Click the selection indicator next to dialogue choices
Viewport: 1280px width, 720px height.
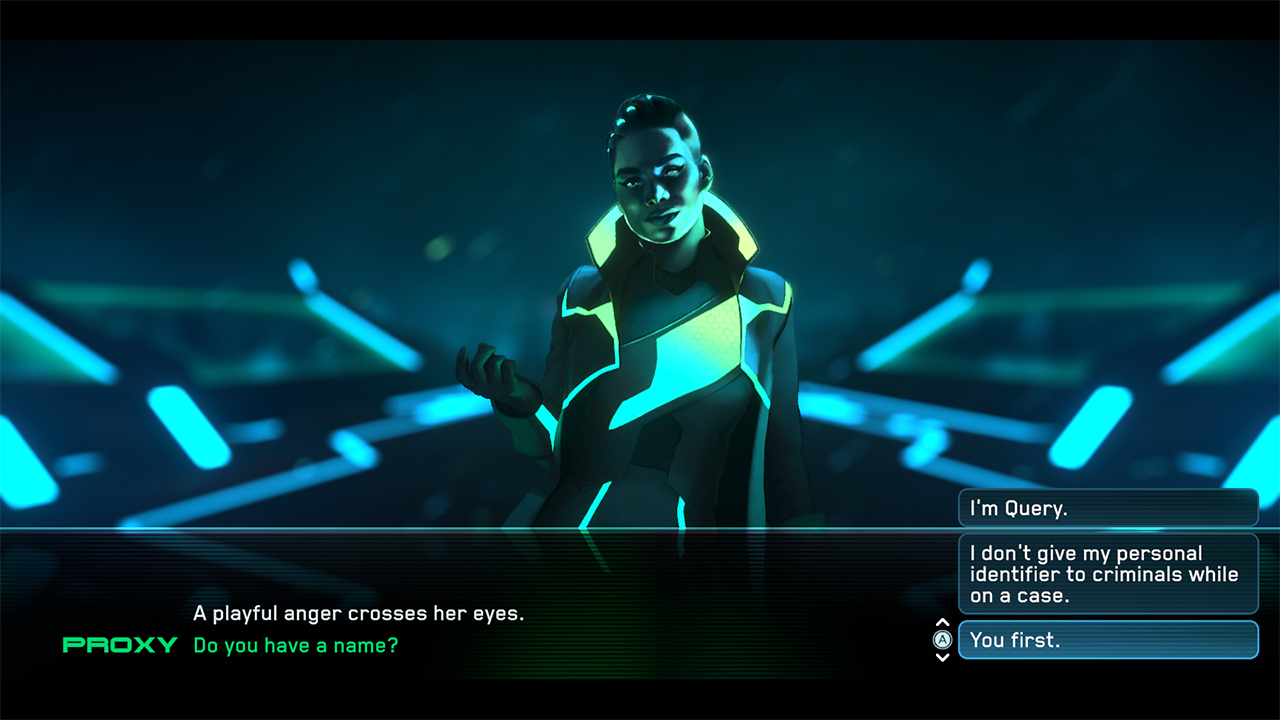pyautogui.click(x=941, y=640)
